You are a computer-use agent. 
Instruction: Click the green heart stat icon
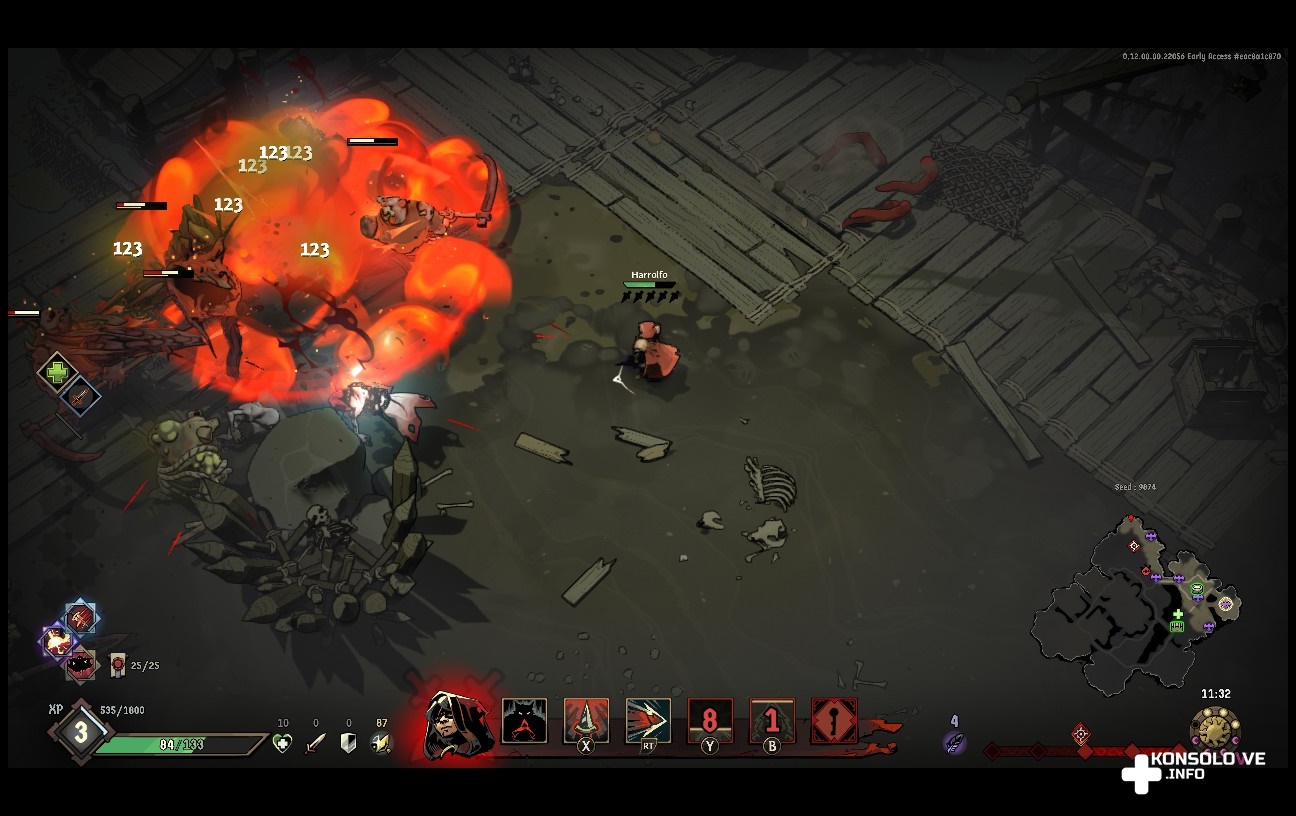[x=283, y=743]
